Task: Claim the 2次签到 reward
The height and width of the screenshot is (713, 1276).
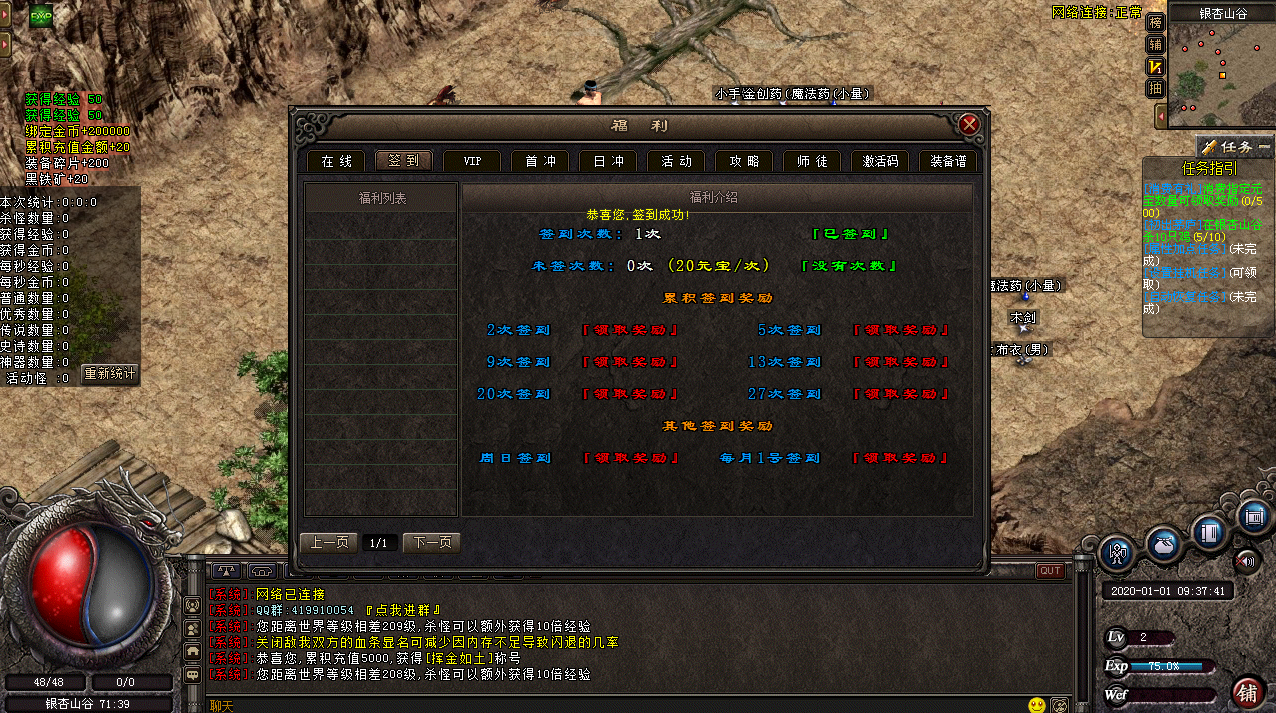Action: pos(631,330)
